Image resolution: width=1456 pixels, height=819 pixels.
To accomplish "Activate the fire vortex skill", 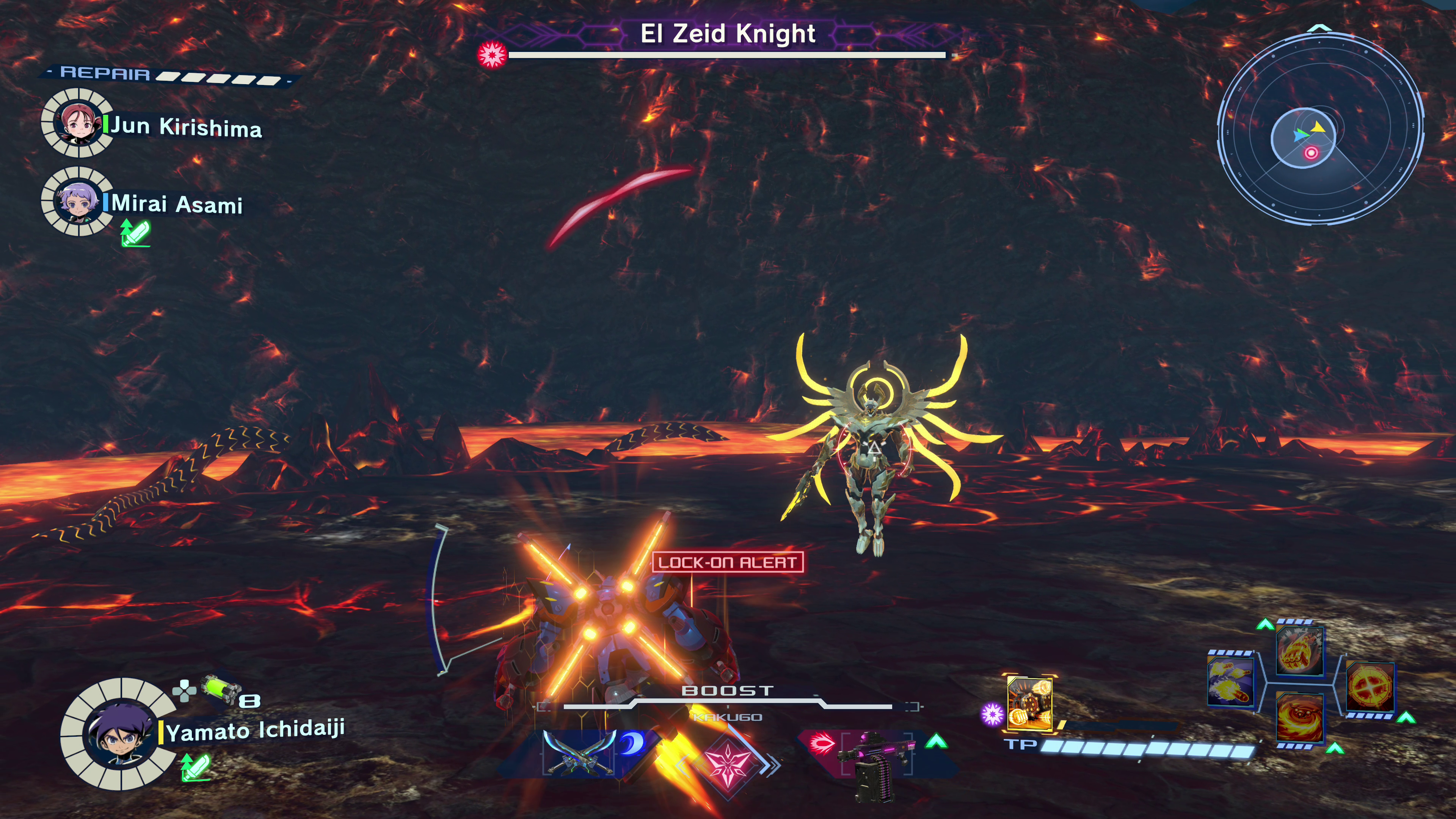I will click(x=1299, y=718).
